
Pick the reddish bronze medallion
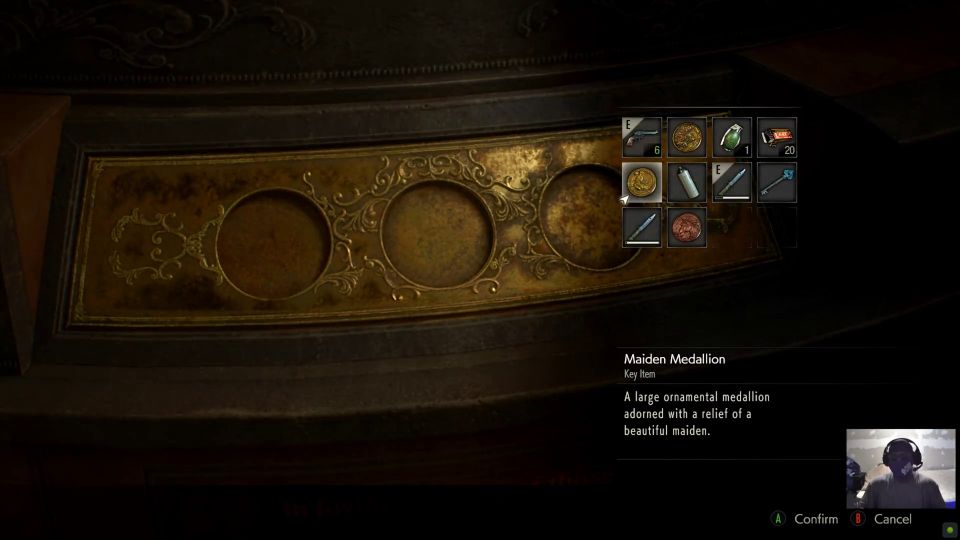coord(687,227)
